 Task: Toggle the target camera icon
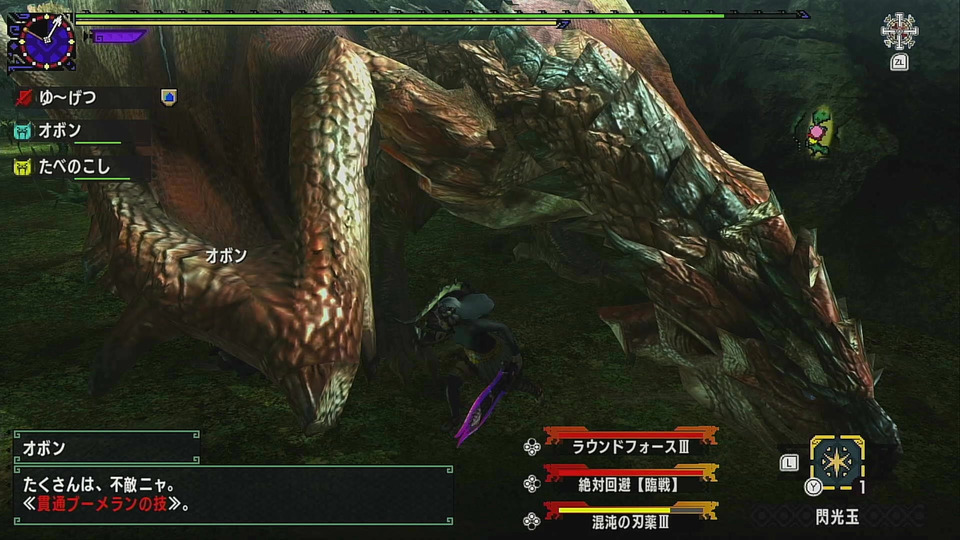click(899, 32)
